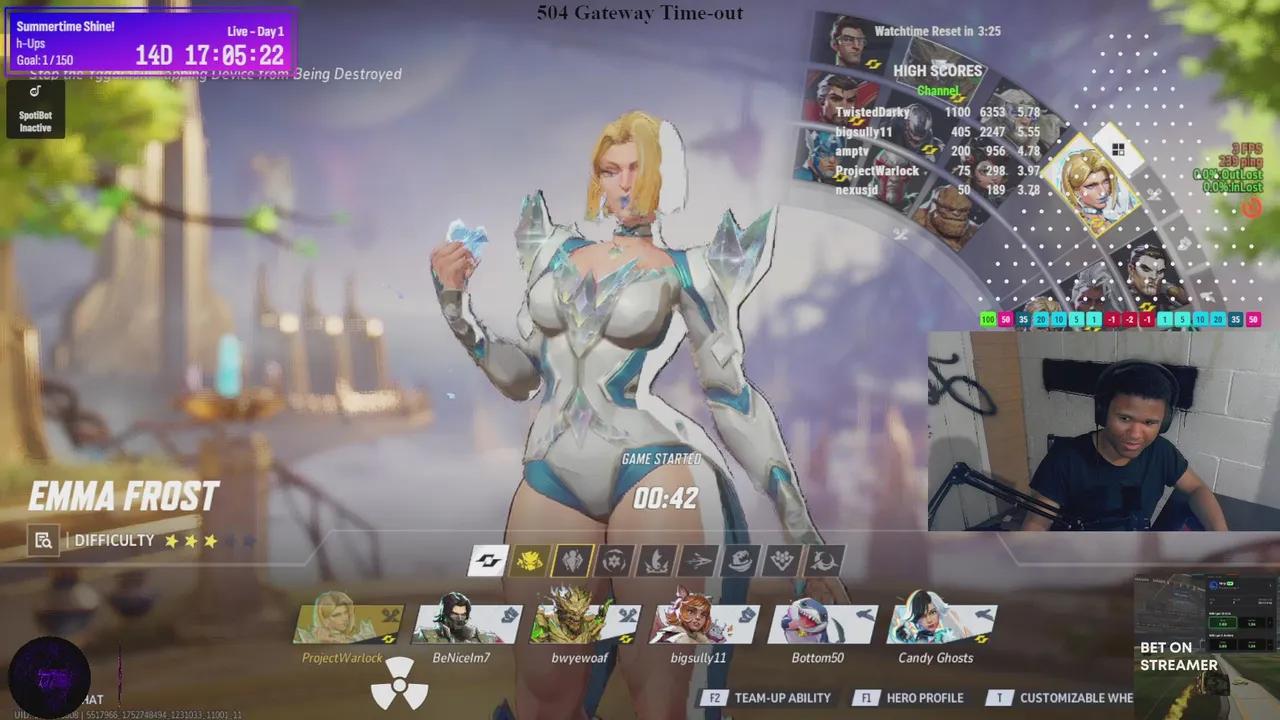Screen dimensions: 1280x720
Task: Select the highlighted spider-shaped ability icon
Action: point(573,560)
